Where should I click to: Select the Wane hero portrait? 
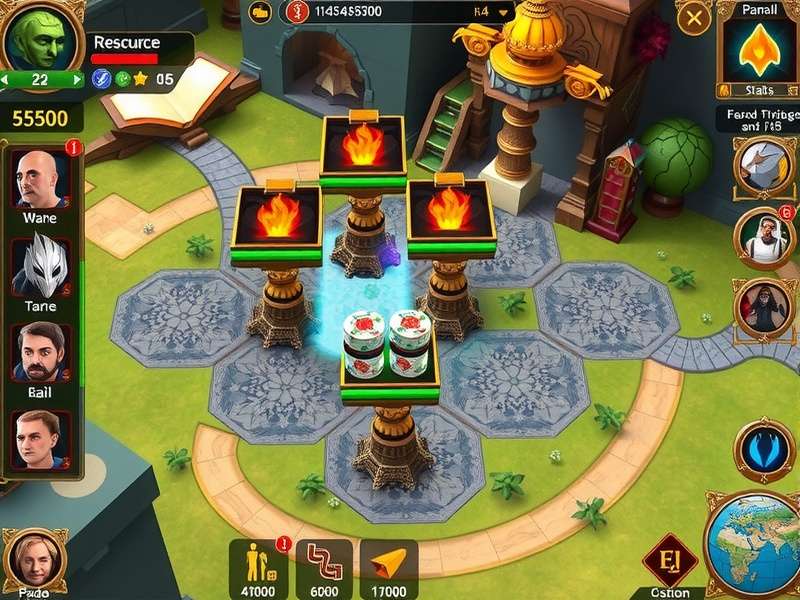click(x=39, y=180)
